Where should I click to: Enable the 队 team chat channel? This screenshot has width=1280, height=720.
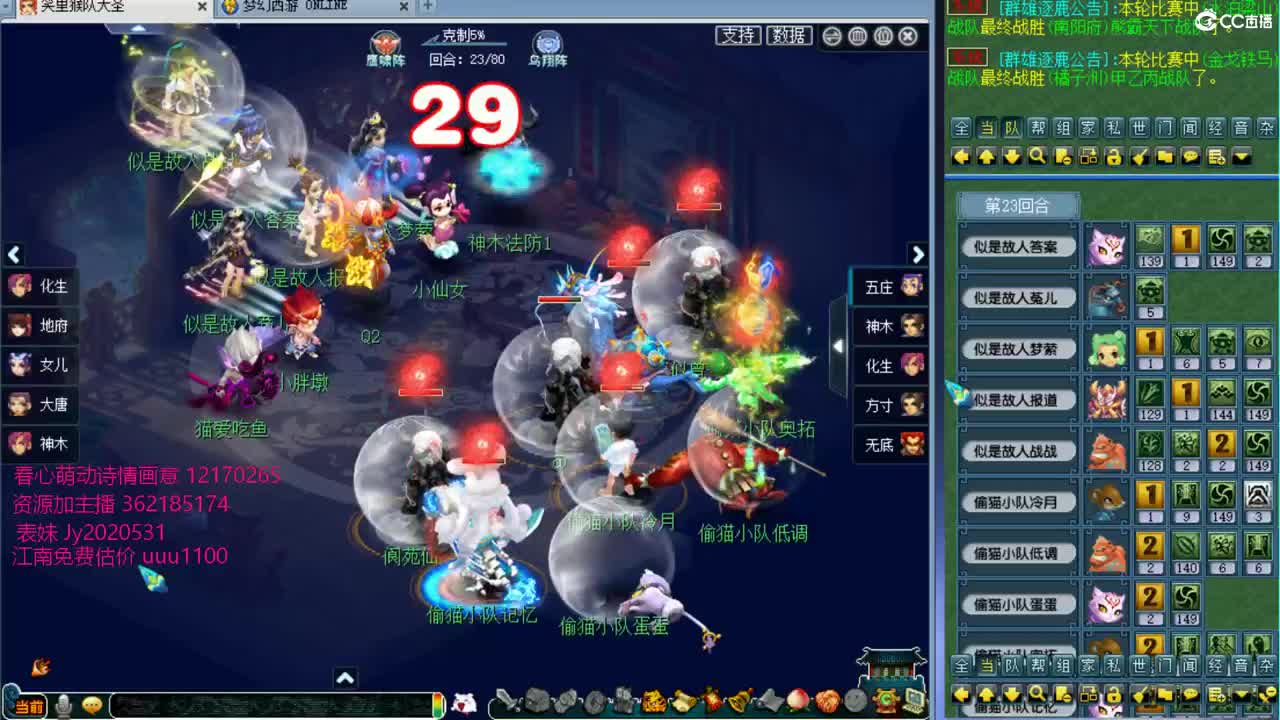[1012, 131]
